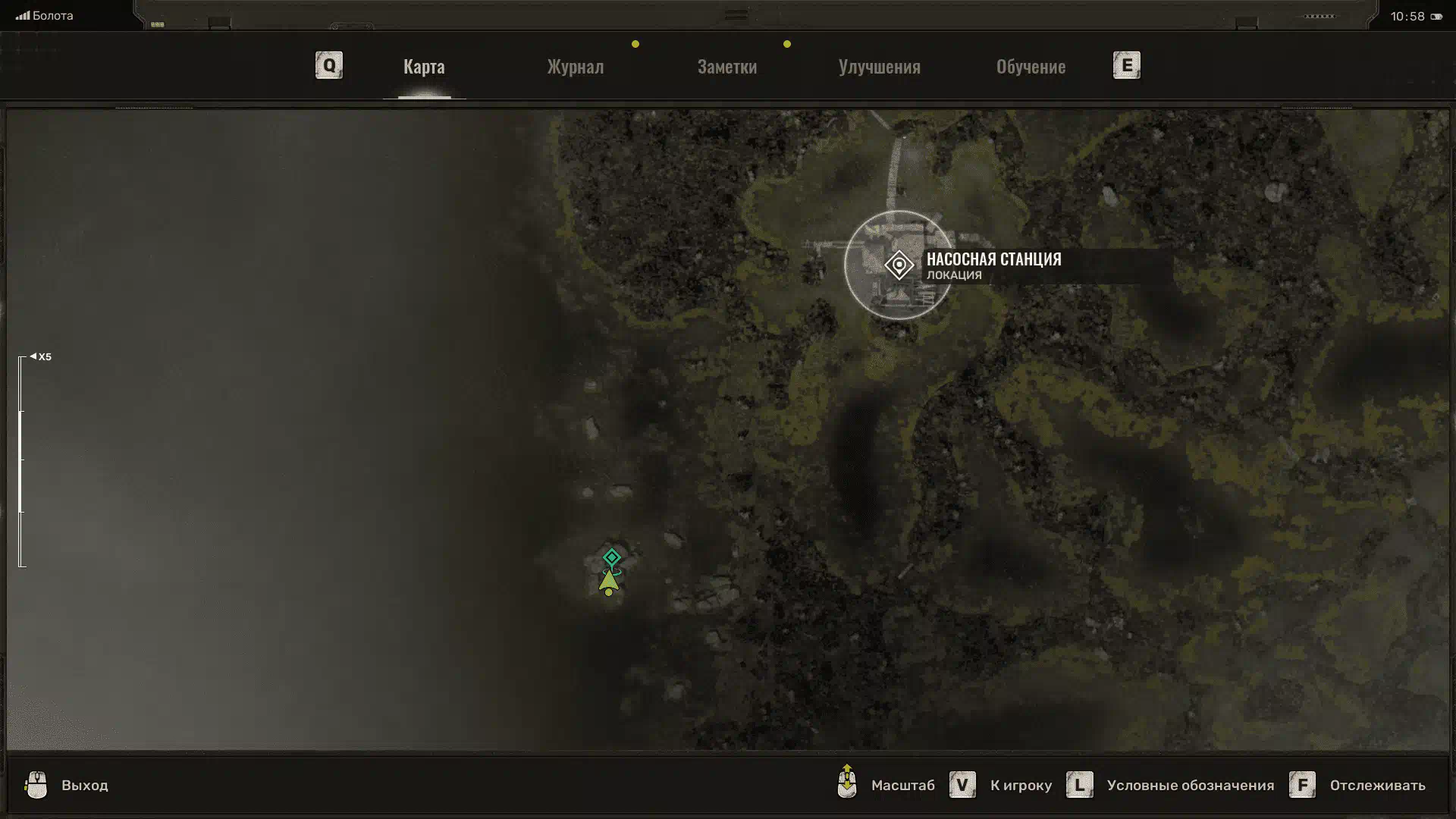Show the Заметки tab

coord(726,67)
